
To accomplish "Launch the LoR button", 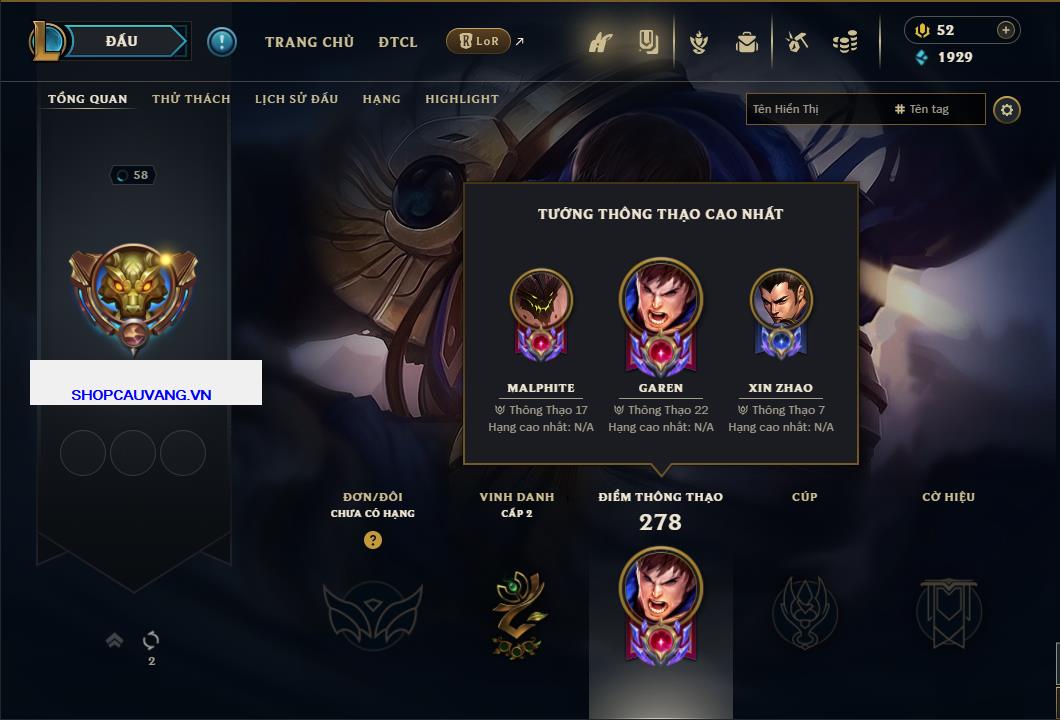I will [x=479, y=41].
